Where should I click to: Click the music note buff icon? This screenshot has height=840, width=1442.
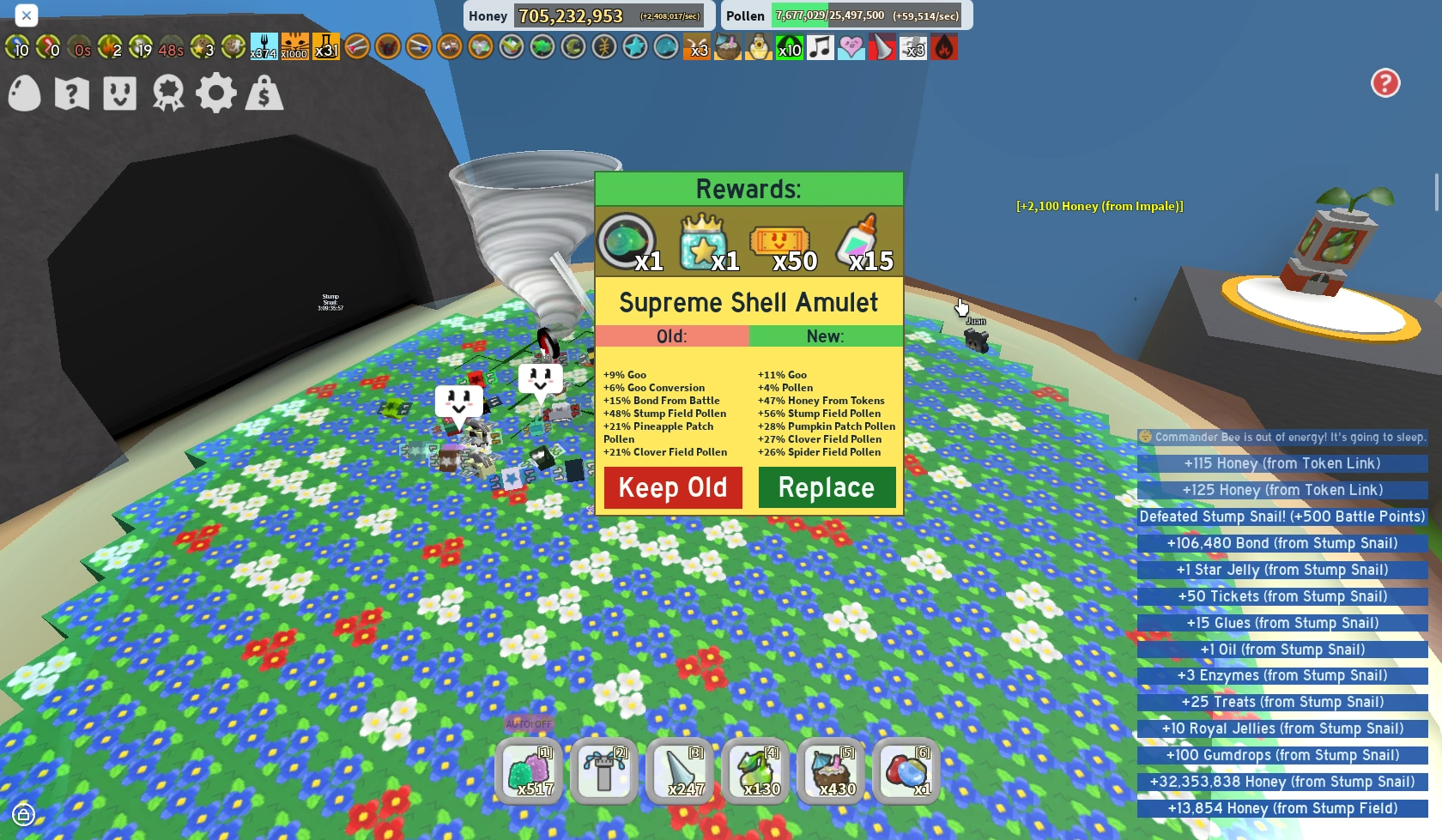(x=820, y=47)
